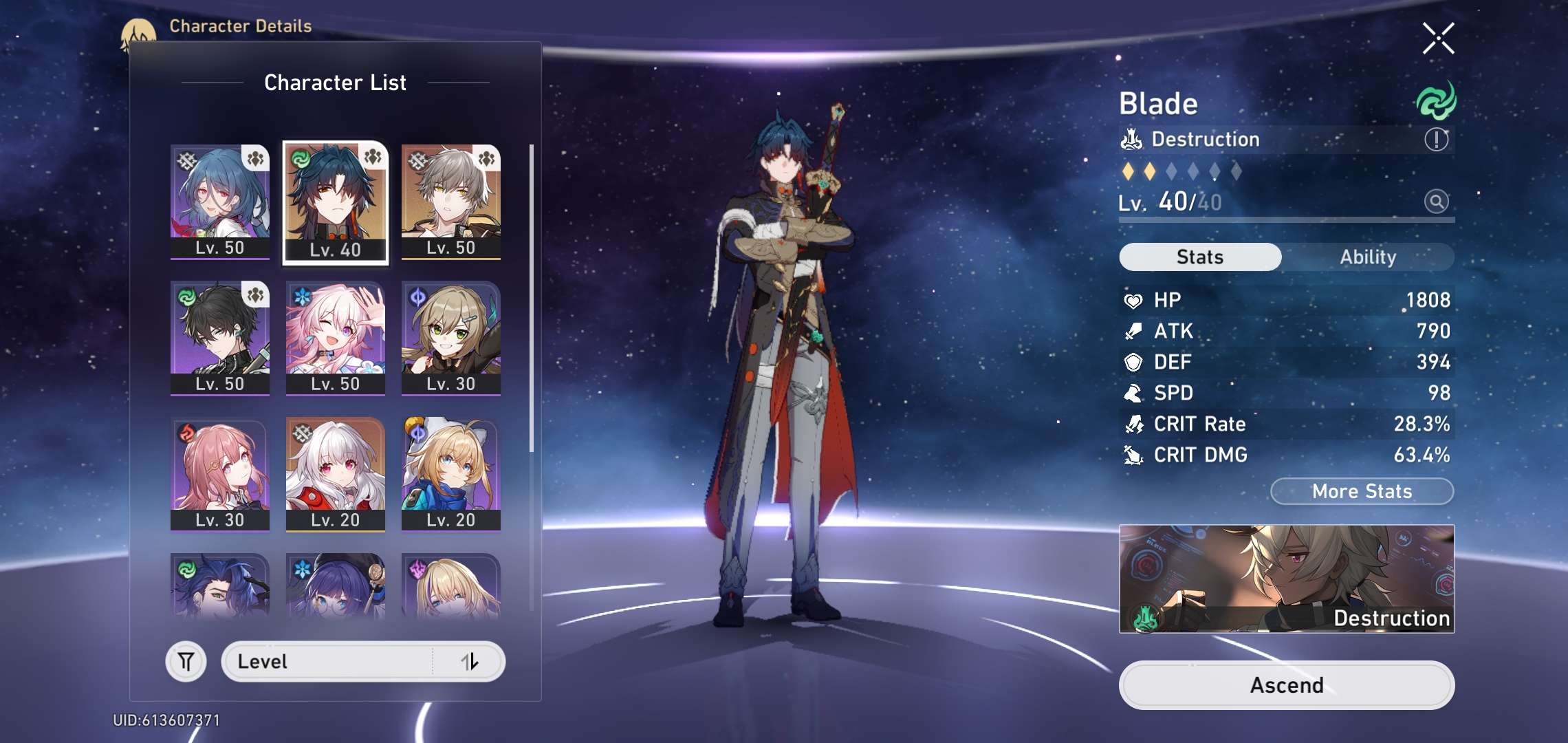Select the Stats tab
This screenshot has height=743, width=1568.
coord(1200,257)
